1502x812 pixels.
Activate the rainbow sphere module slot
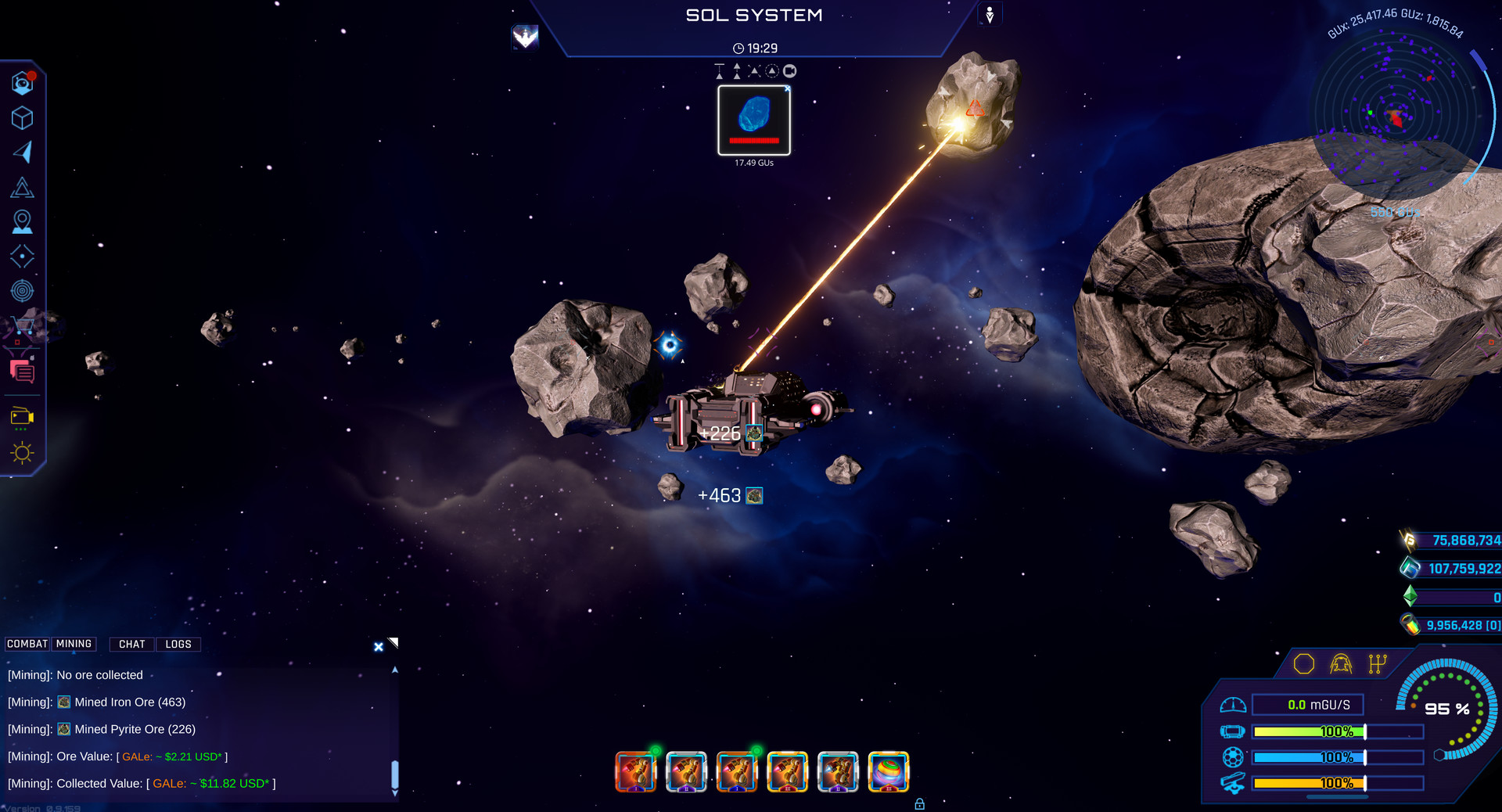tap(889, 772)
